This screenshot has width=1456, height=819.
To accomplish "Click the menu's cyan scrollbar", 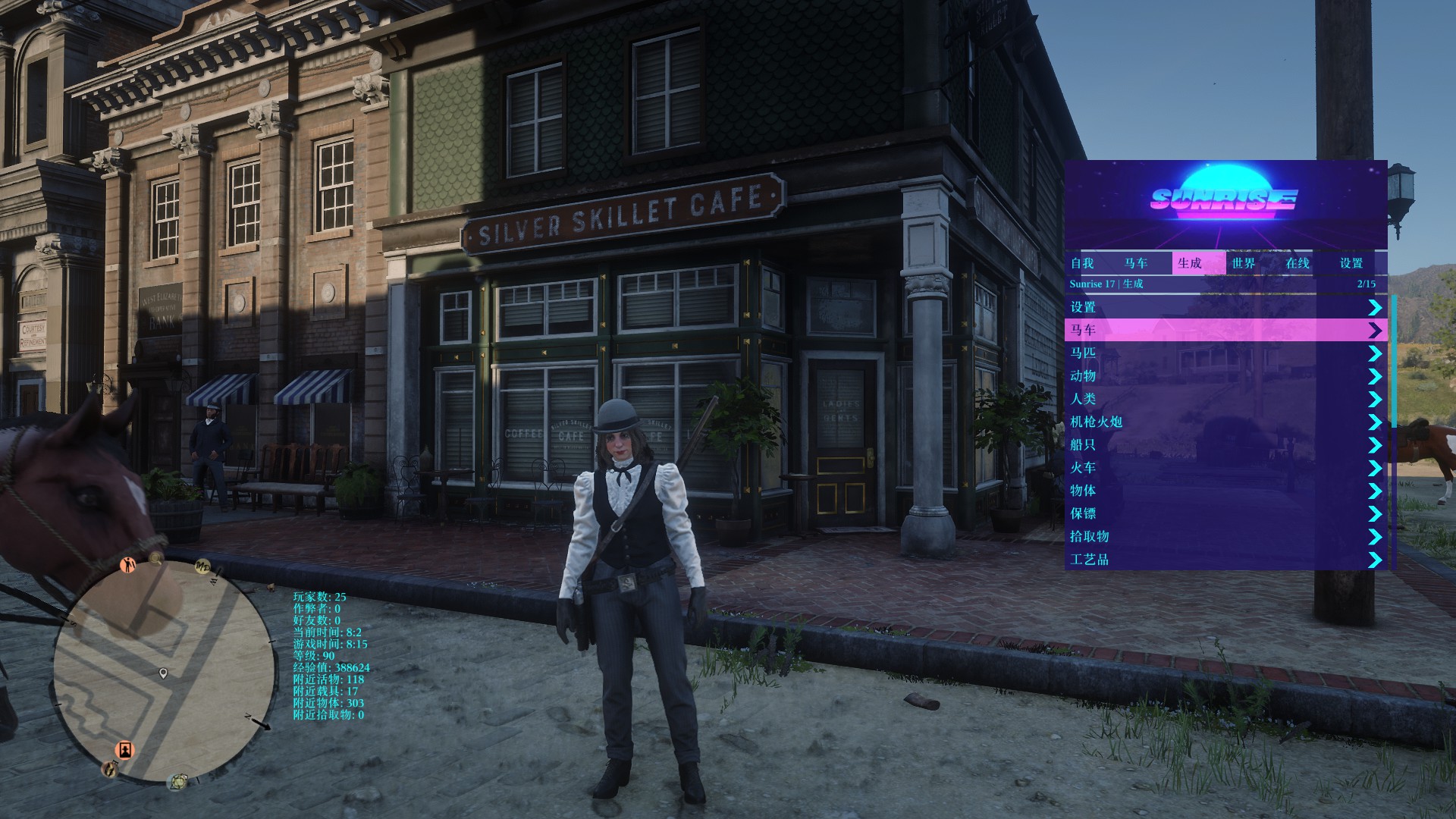I will click(x=1394, y=361).
